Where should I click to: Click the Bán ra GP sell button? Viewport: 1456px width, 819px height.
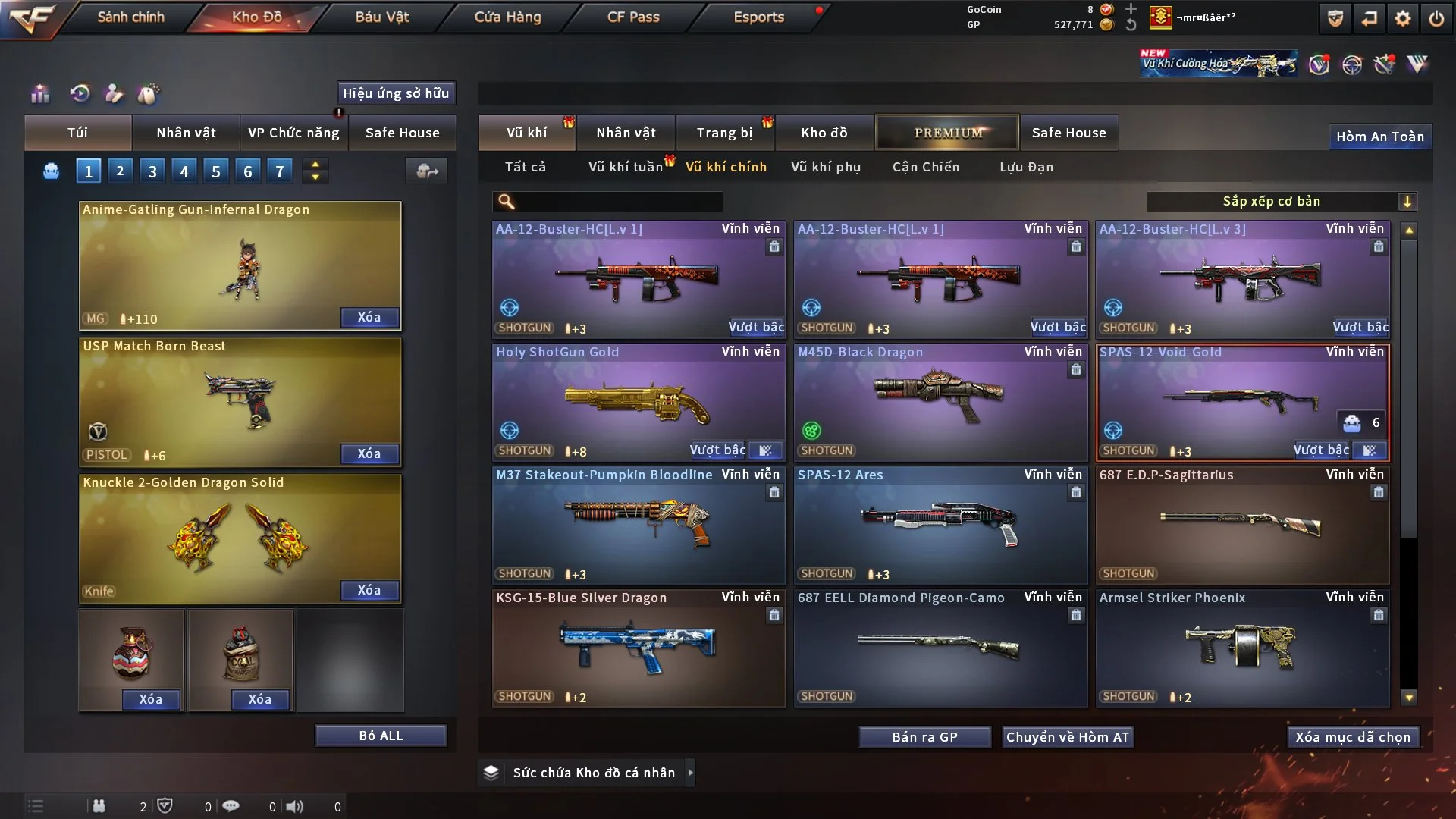pyautogui.click(x=924, y=737)
